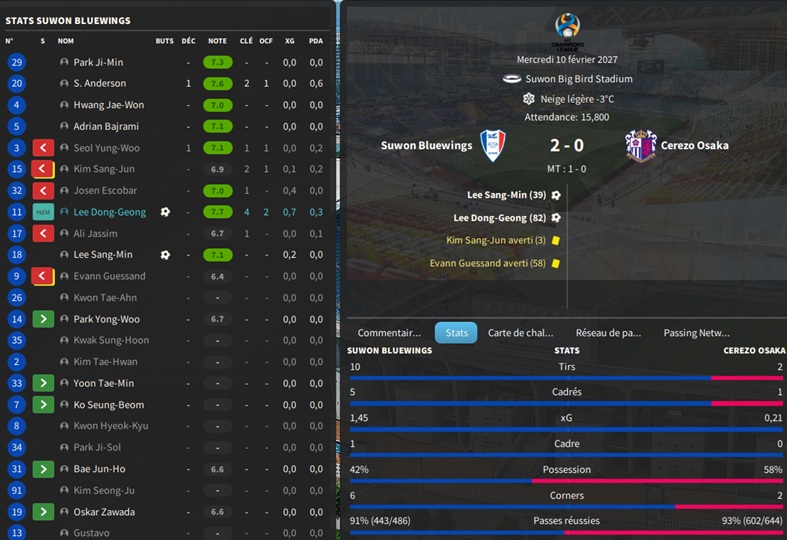787x540 pixels.
Task: Open Josen Escobar's player page
Action: pyautogui.click(x=105, y=191)
